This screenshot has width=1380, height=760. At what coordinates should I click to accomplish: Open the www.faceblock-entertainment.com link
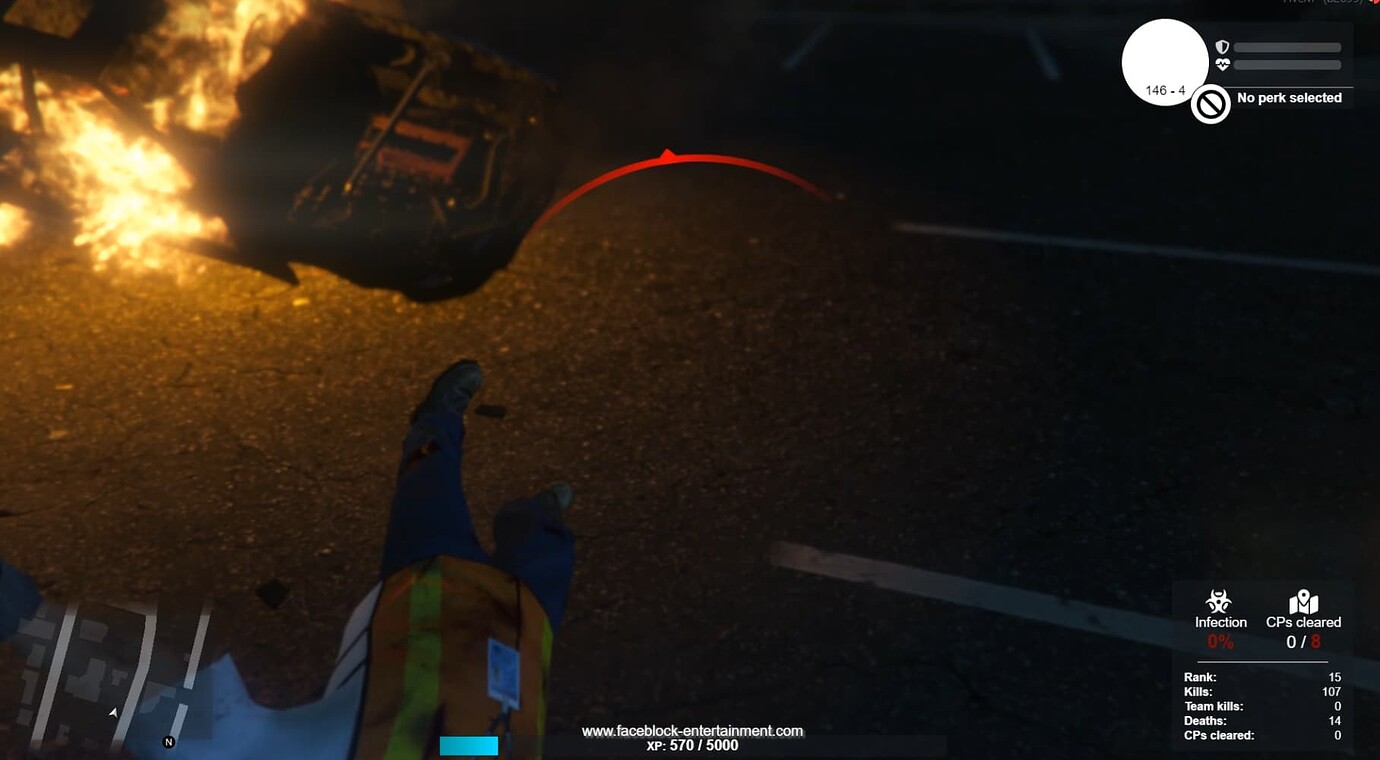691,730
